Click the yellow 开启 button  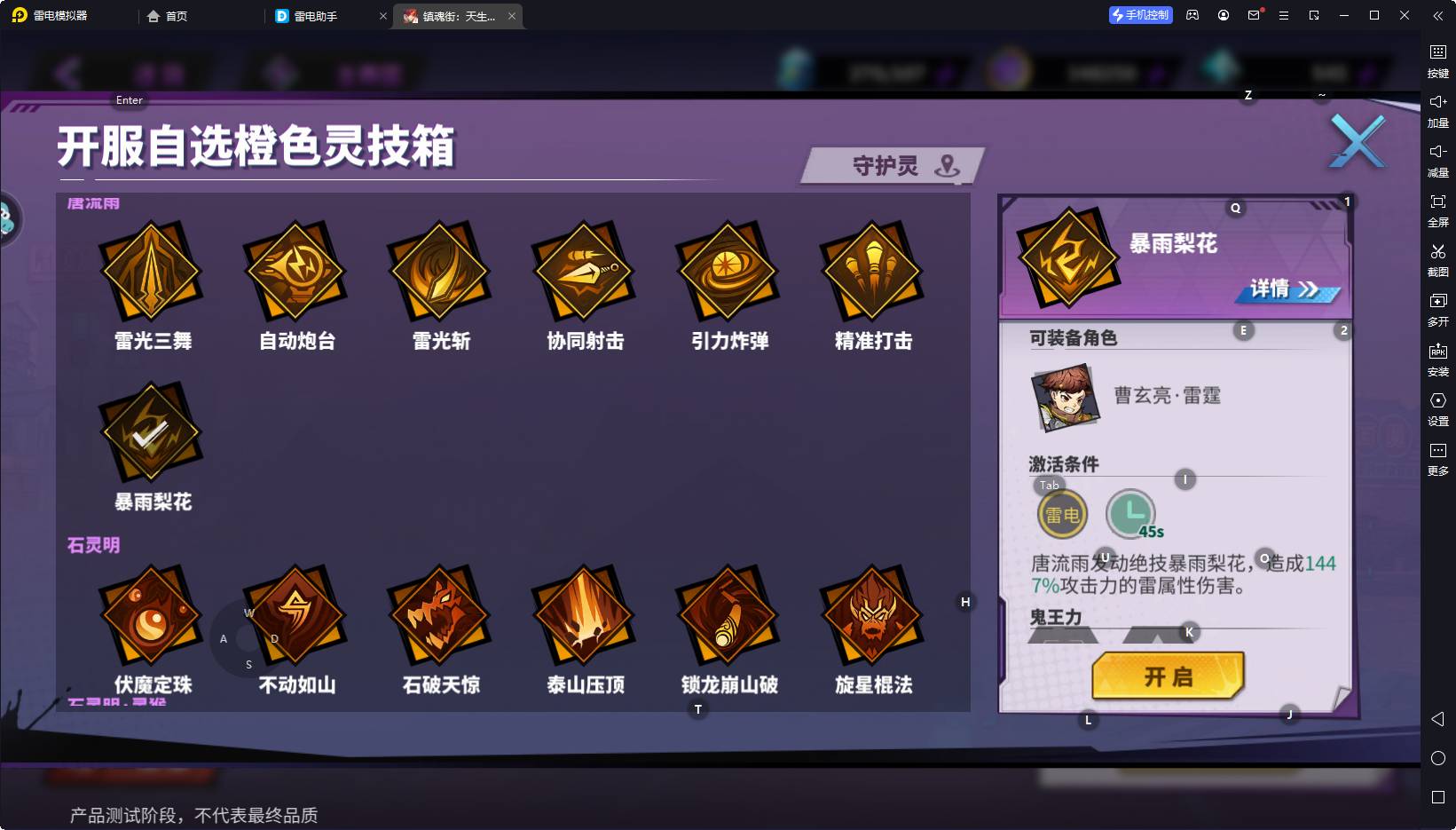tap(1168, 676)
